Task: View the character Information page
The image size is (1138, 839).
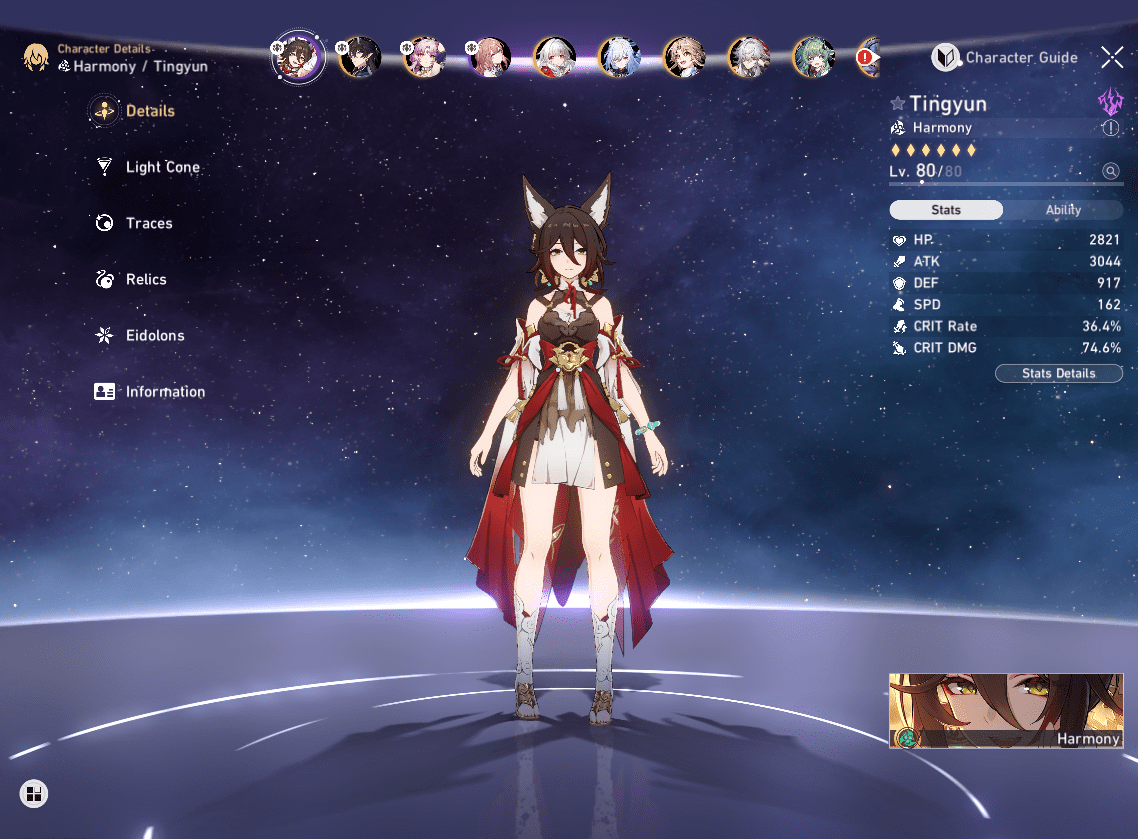Action: [x=164, y=391]
